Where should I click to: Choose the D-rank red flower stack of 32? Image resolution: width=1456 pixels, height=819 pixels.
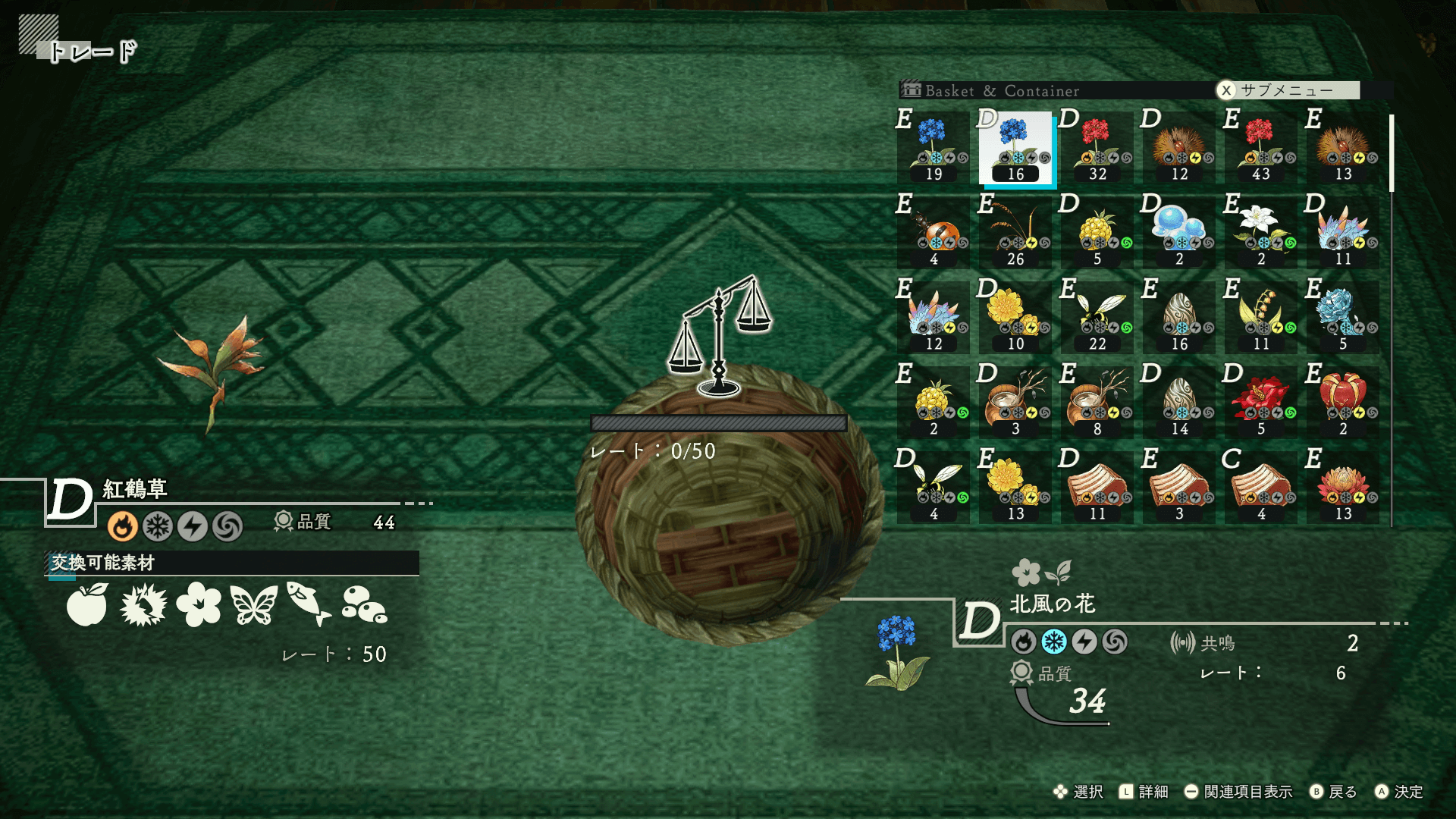click(1097, 149)
